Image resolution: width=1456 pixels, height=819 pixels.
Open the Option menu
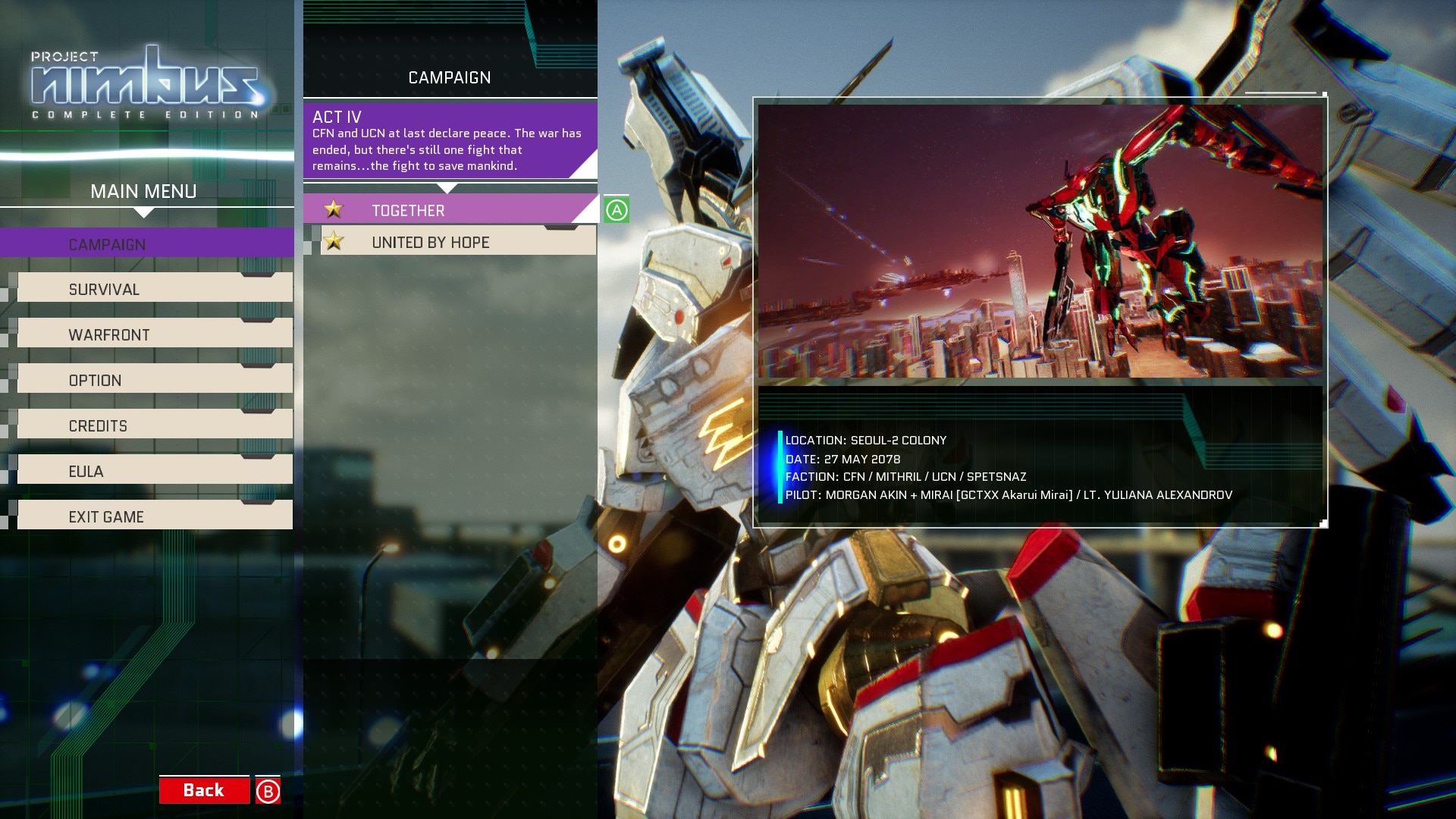[154, 380]
